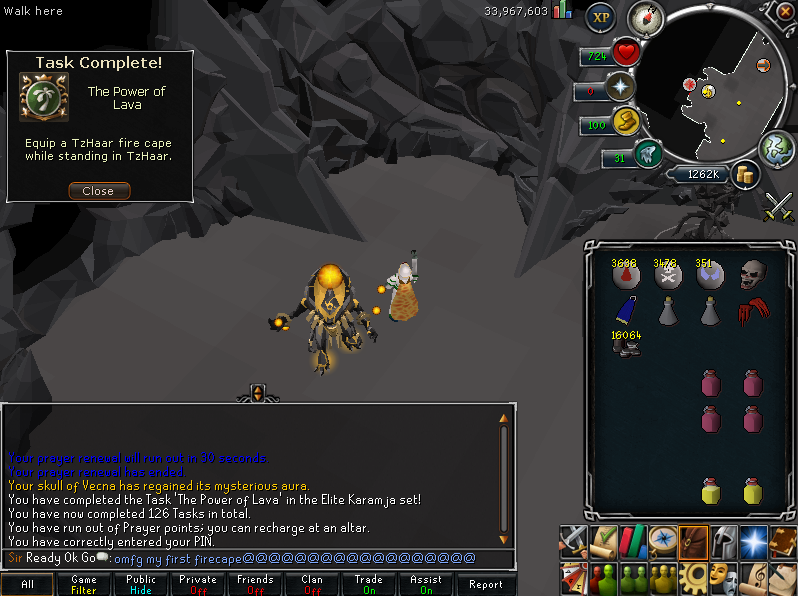Open the world map globe icon

tap(776, 150)
